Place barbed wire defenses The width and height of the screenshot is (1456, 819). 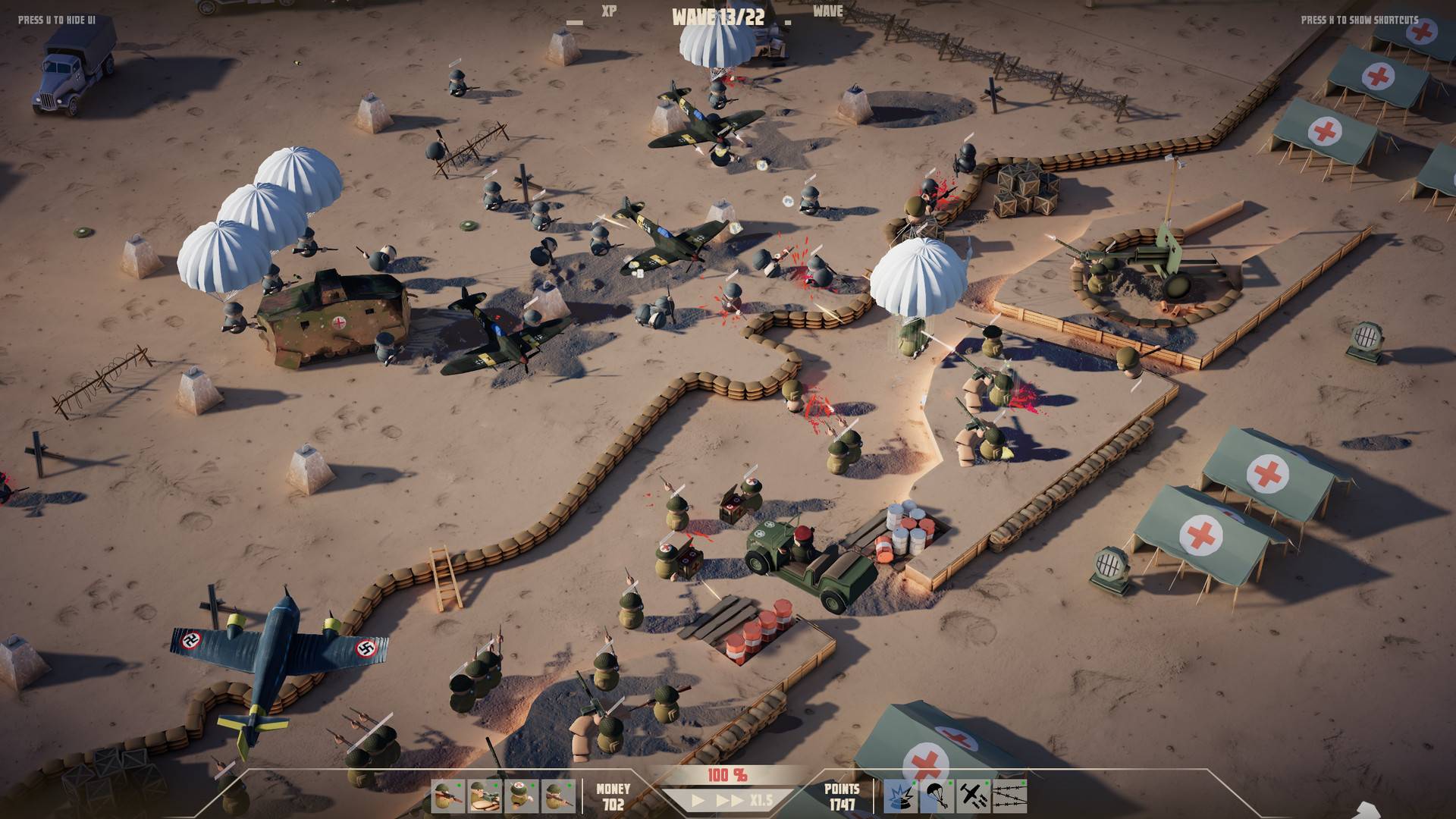click(1009, 796)
